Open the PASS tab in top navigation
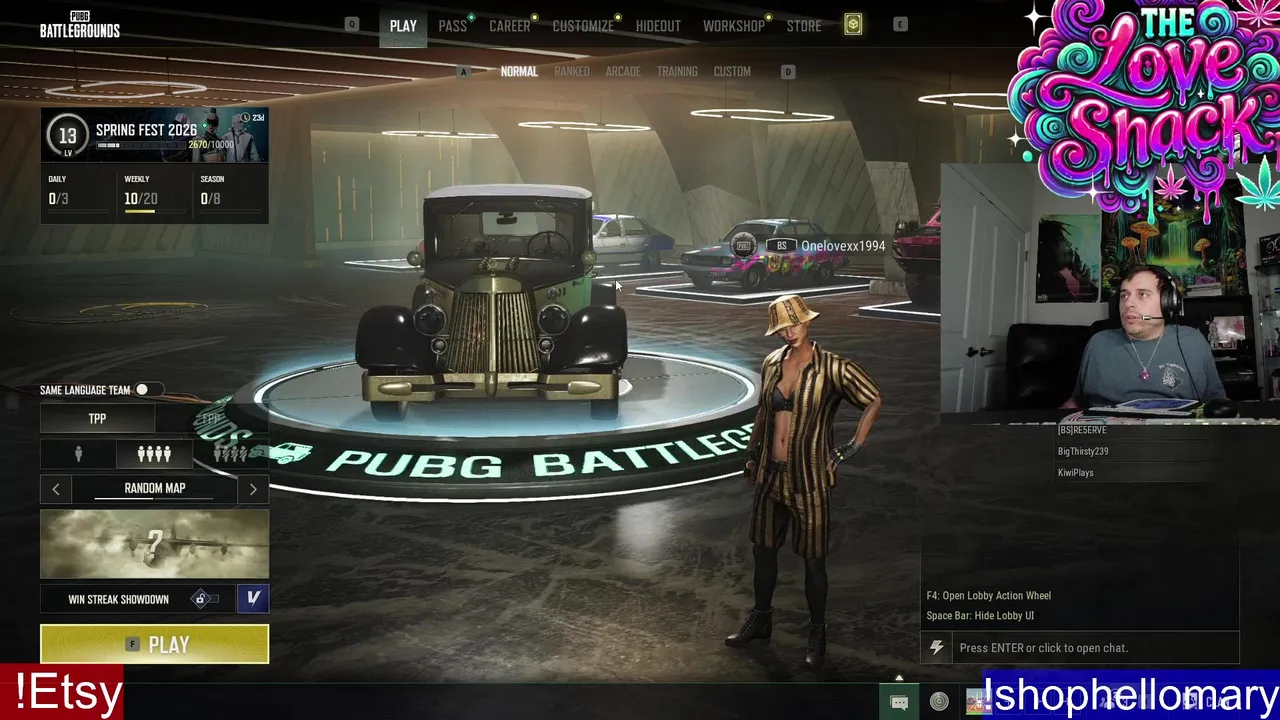1280x720 pixels. click(452, 26)
